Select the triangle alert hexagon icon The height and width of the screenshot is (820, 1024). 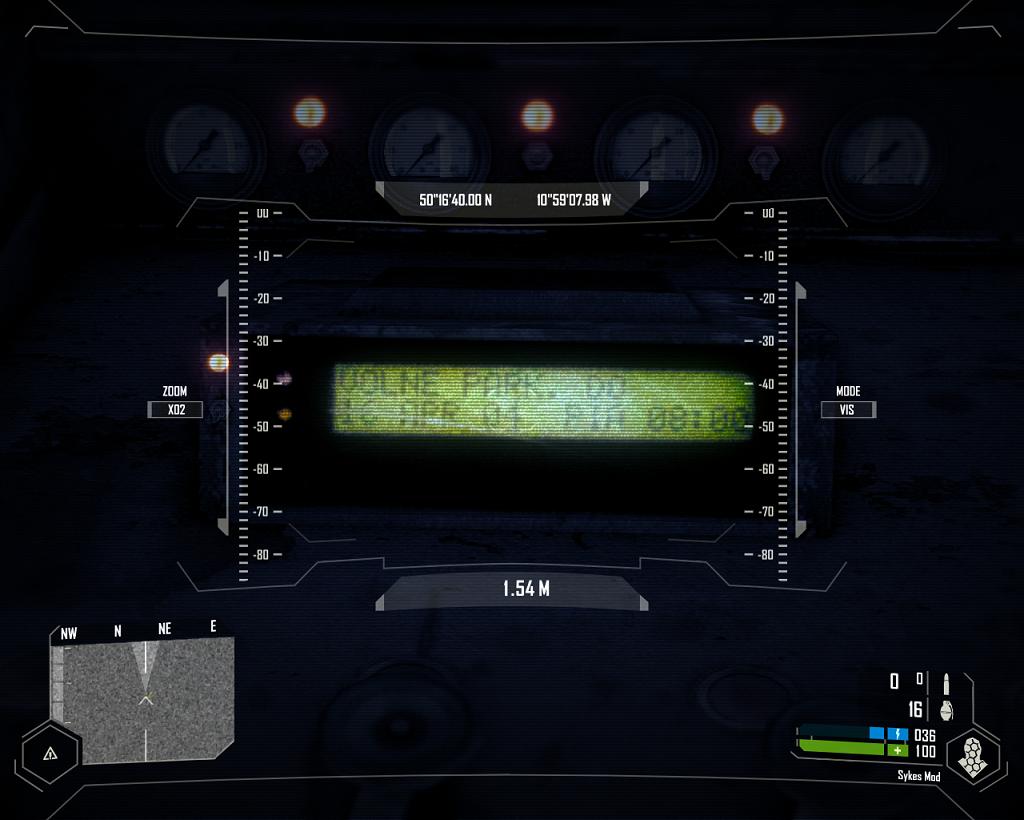48,752
